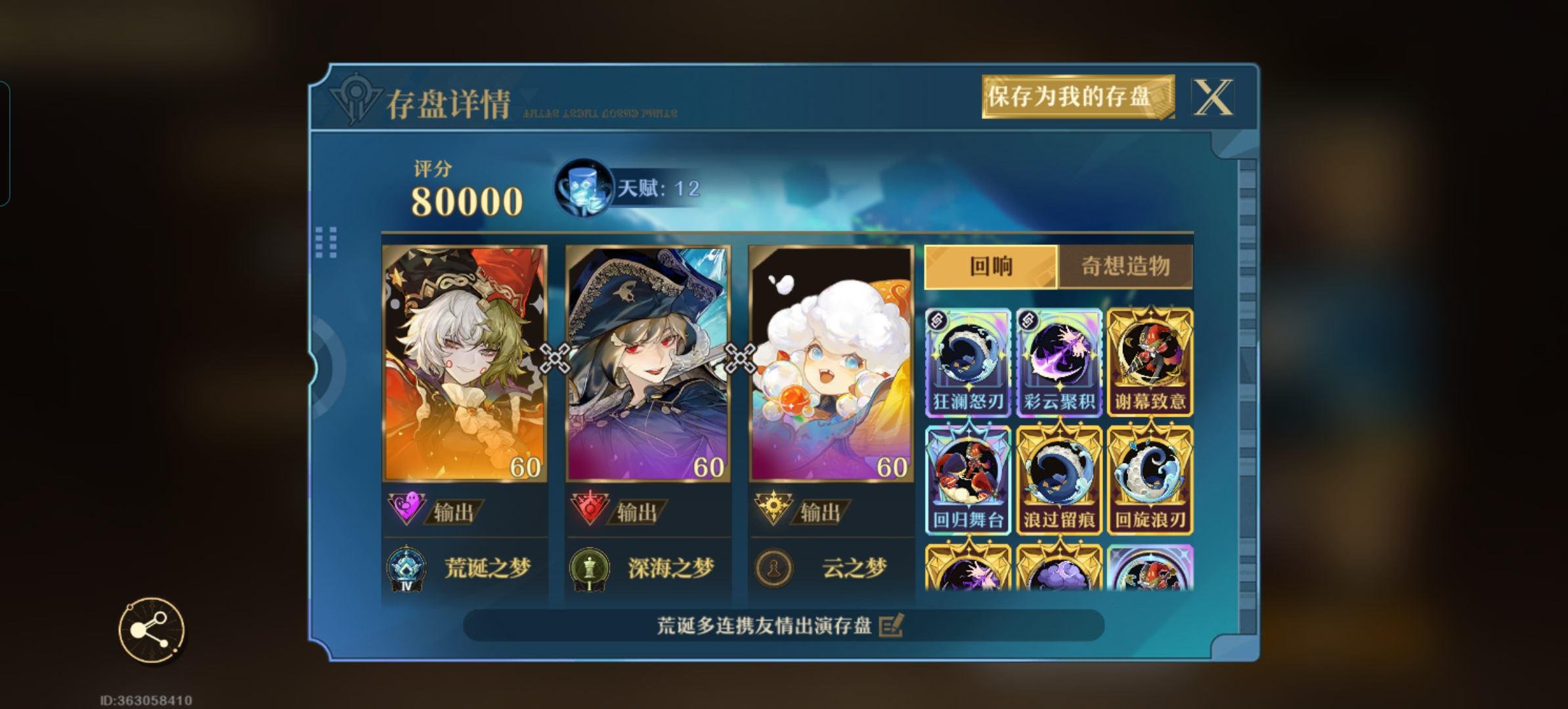Switch to the 回响 tab
Screen dimensions: 1568x709
[991, 267]
